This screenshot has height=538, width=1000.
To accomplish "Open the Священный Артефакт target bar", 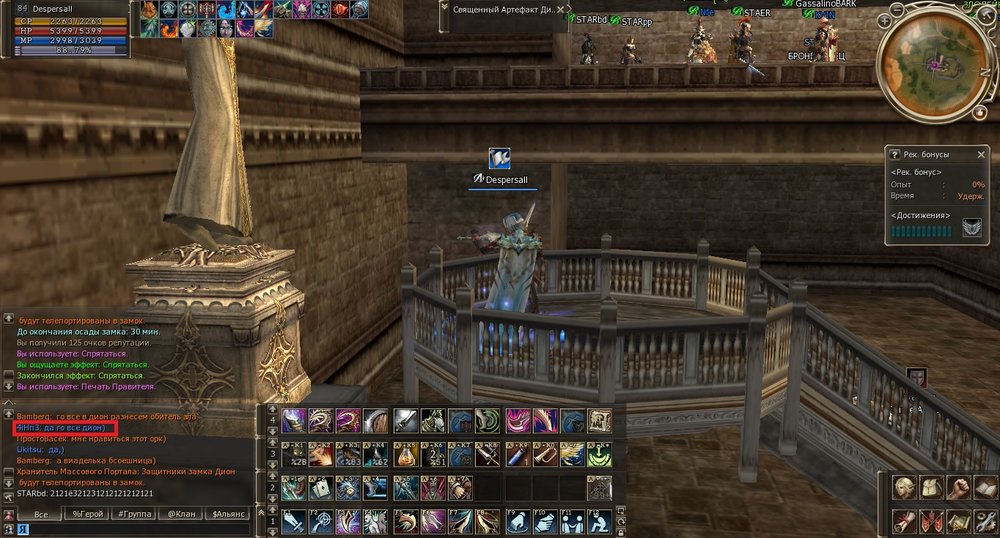I will coord(500,8).
